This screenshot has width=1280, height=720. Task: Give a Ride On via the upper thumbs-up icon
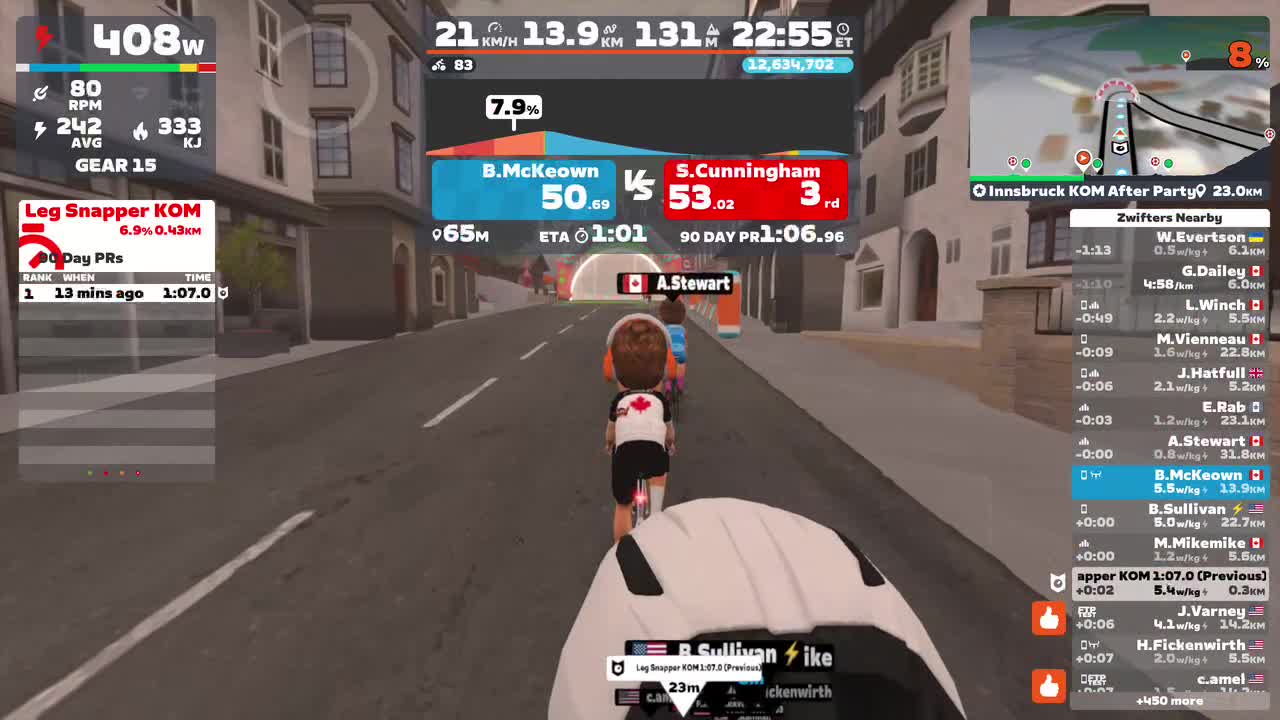[1048, 618]
